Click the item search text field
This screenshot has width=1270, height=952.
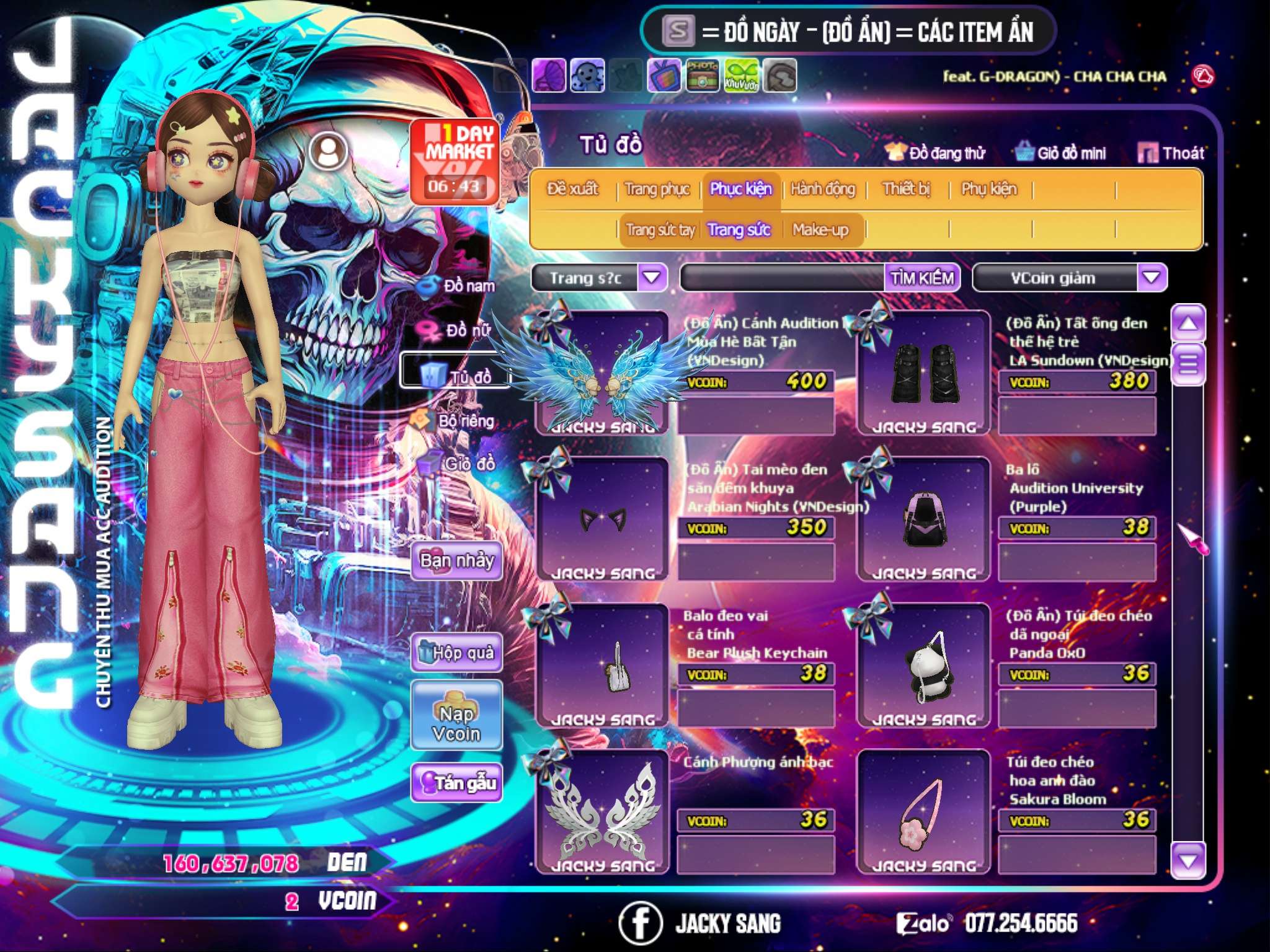pyautogui.click(x=783, y=278)
